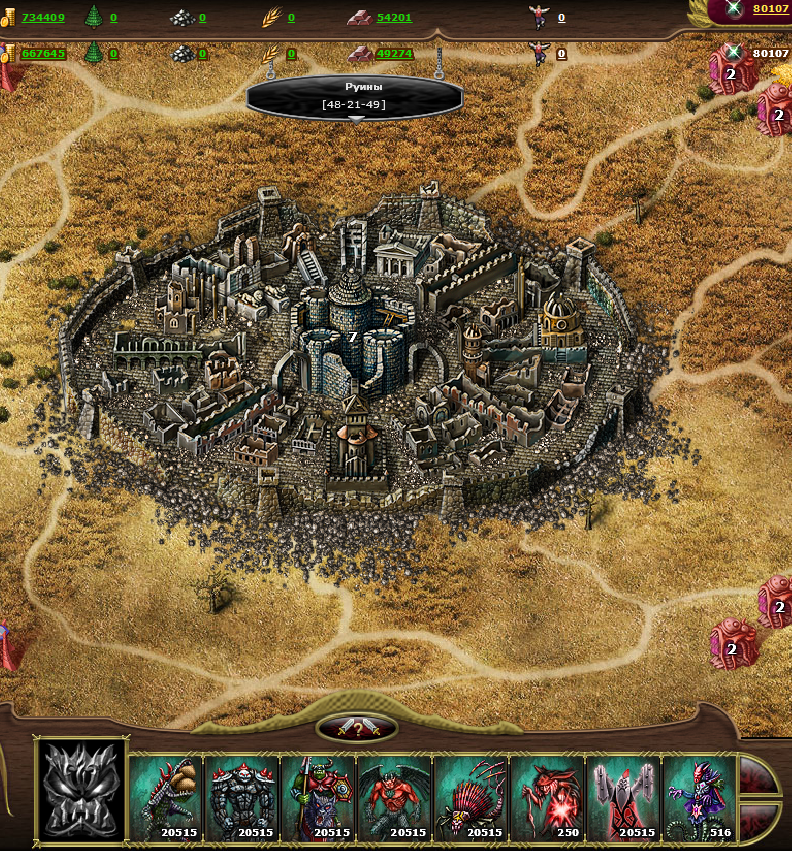This screenshot has height=851, width=792.
Task: Open the 734409 gold resource link
Action: (43, 18)
